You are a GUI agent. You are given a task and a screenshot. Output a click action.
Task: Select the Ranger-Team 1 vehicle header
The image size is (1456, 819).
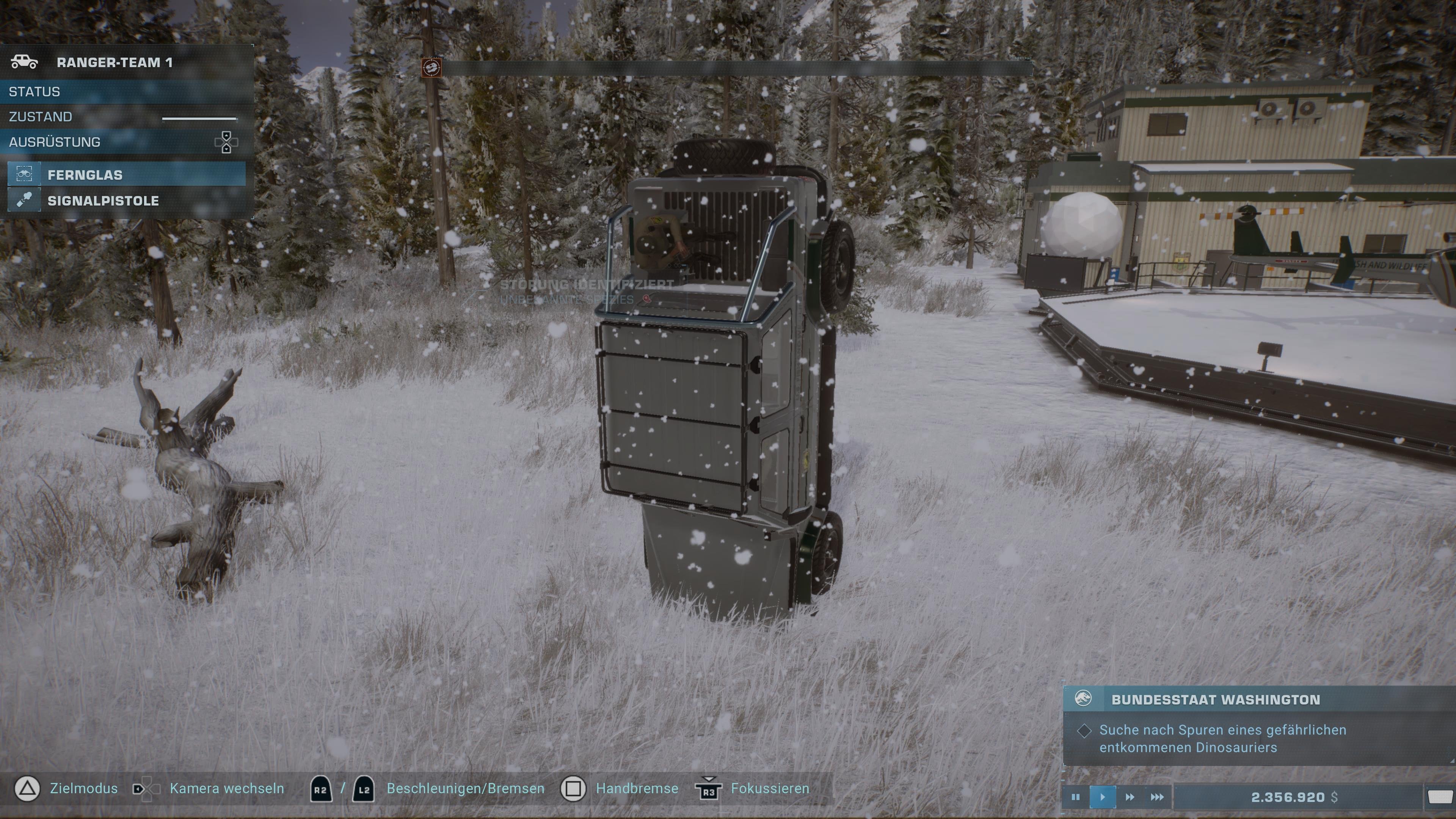(x=114, y=62)
